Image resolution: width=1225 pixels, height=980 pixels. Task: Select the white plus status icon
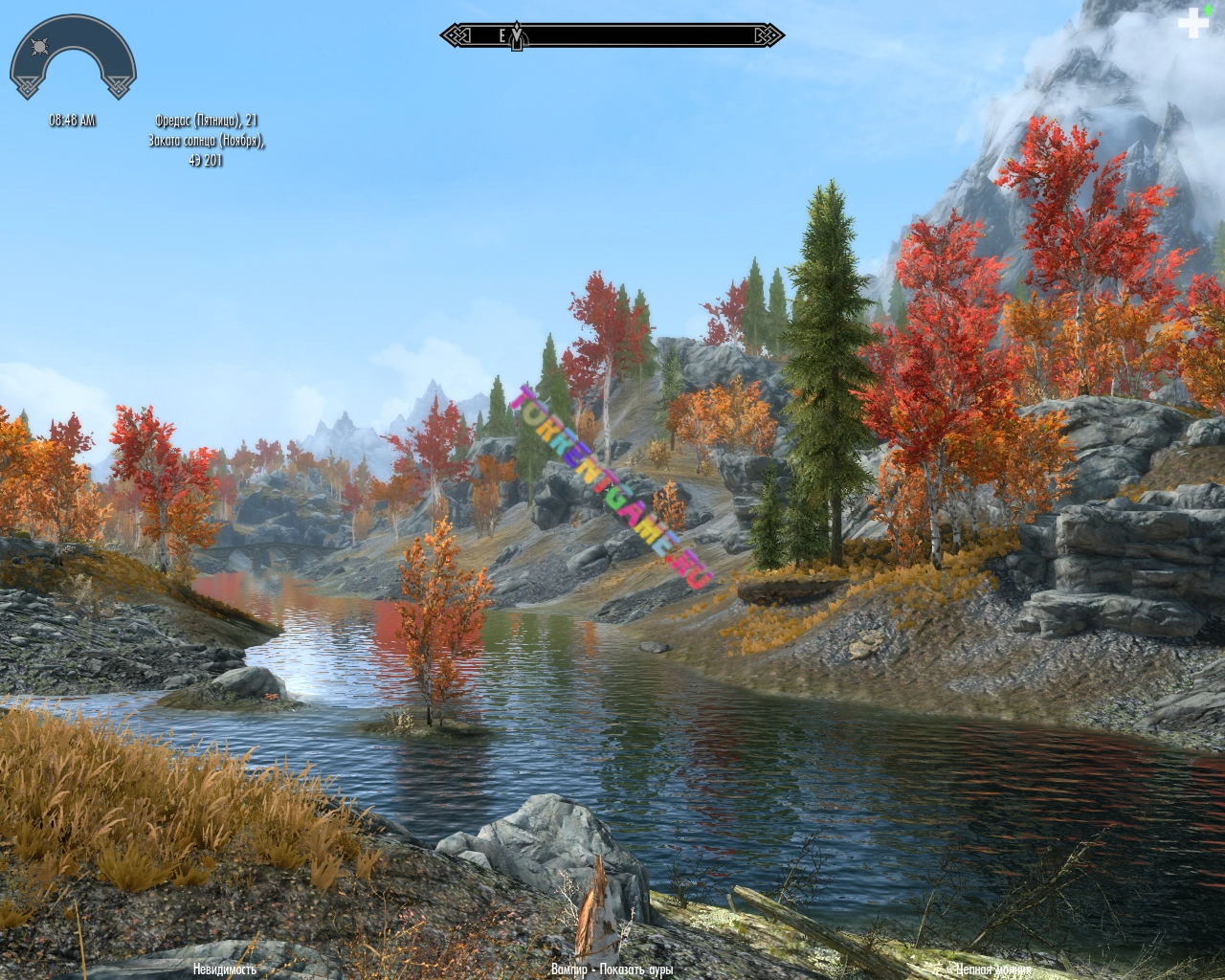click(x=1192, y=23)
